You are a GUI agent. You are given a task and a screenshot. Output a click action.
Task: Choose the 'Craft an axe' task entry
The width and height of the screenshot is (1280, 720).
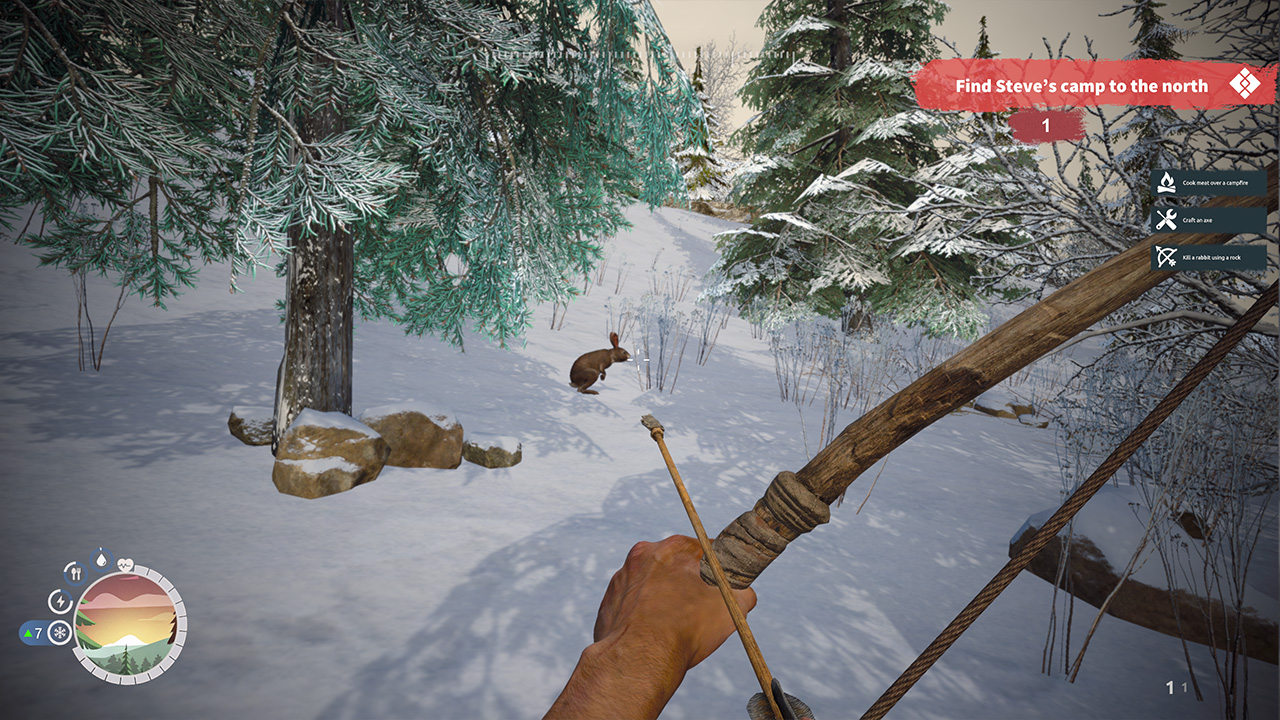(x=1208, y=220)
